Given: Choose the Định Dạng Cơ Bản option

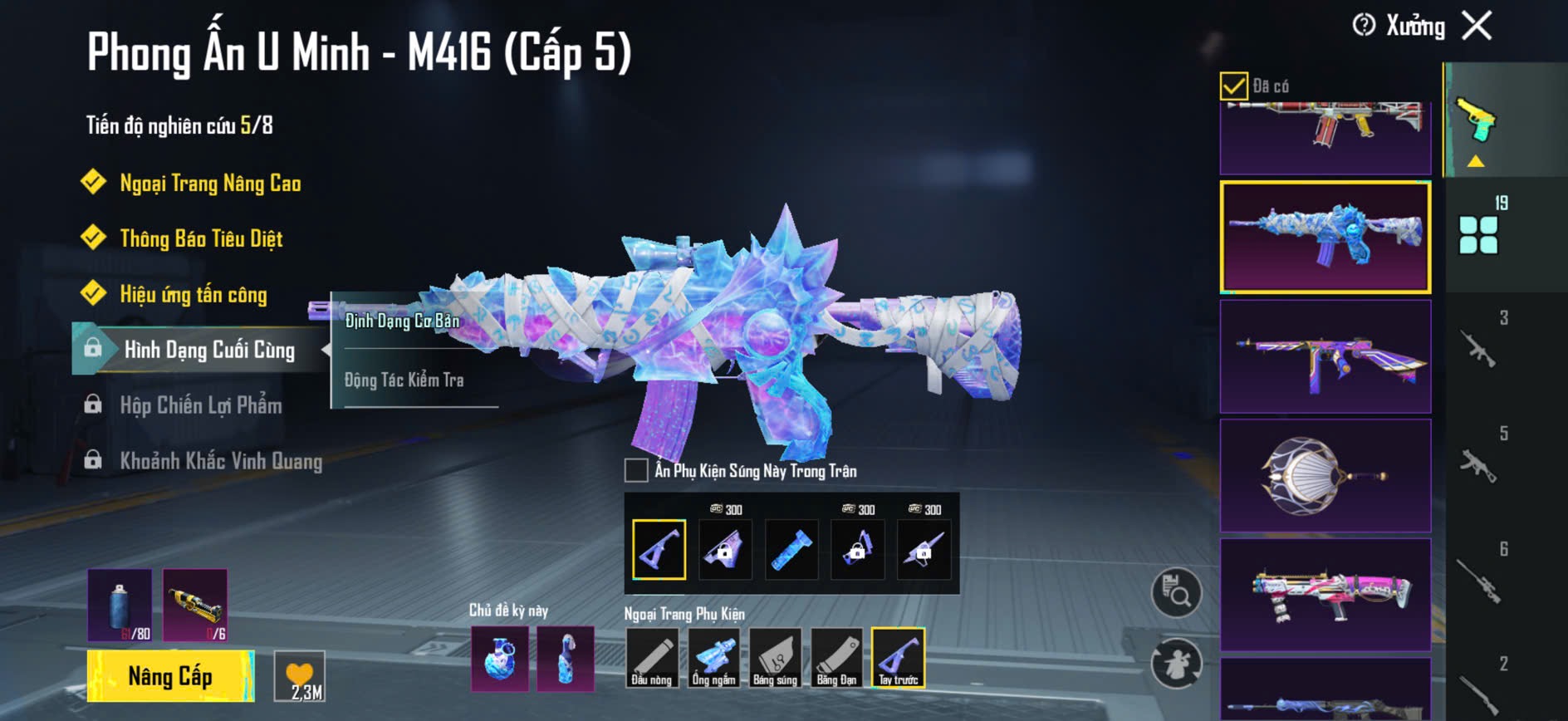Looking at the screenshot, I should [403, 321].
